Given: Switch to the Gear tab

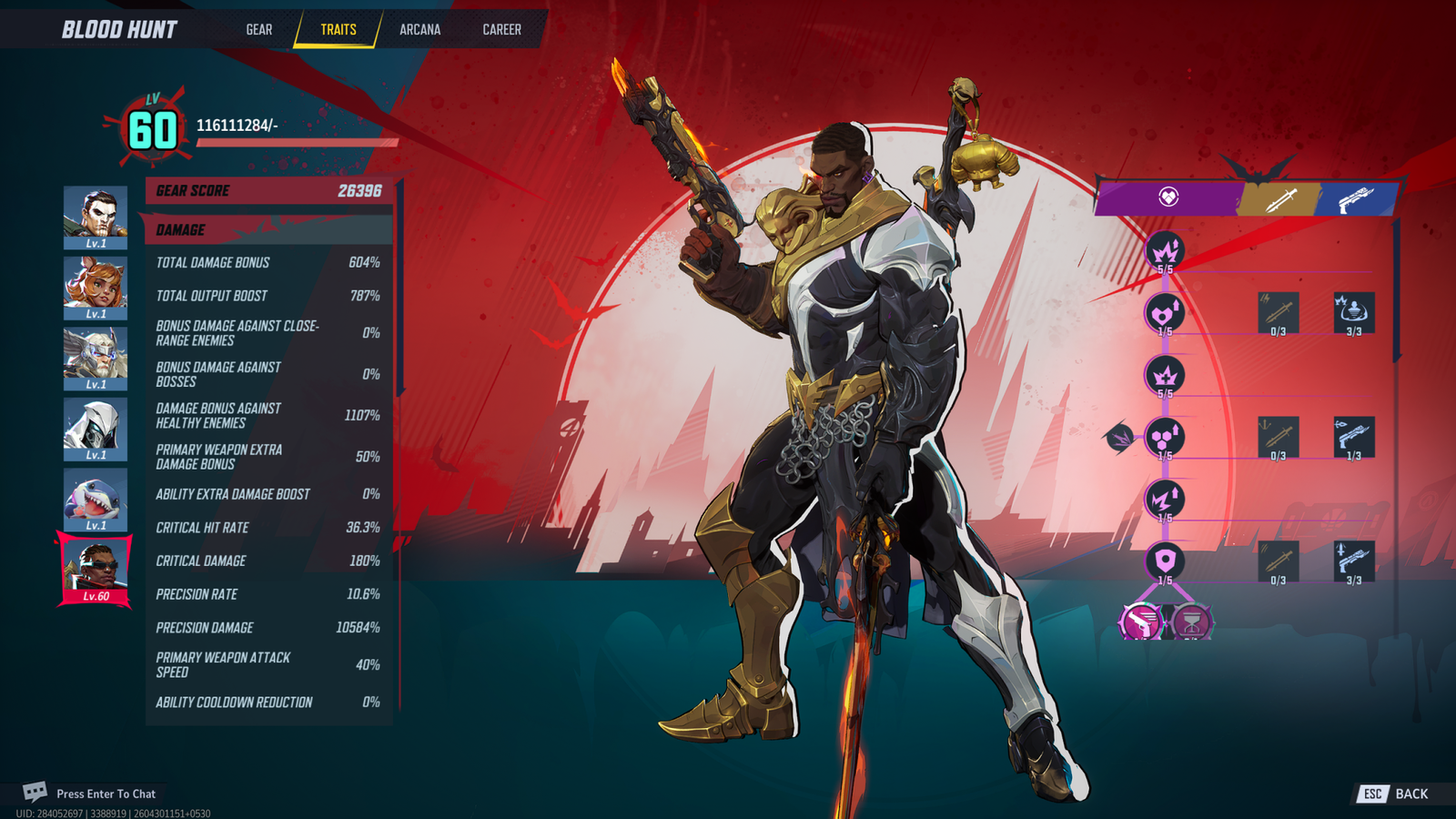Looking at the screenshot, I should point(258,29).
